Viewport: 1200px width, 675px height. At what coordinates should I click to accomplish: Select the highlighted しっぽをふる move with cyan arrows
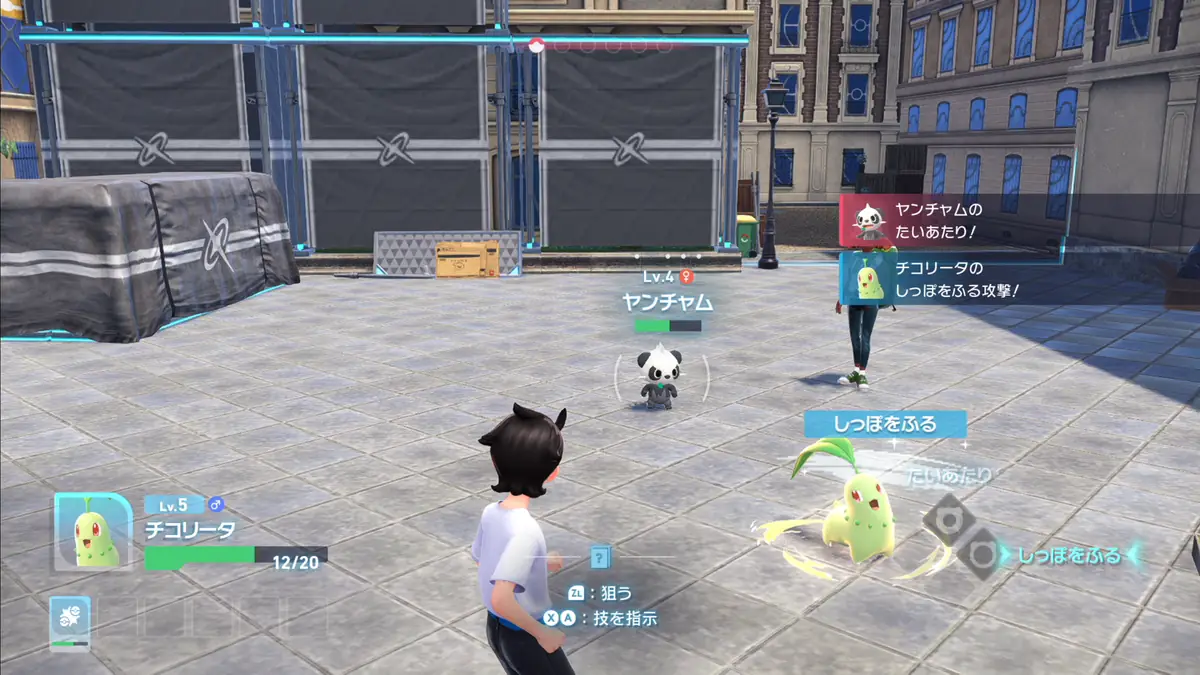(1070, 555)
